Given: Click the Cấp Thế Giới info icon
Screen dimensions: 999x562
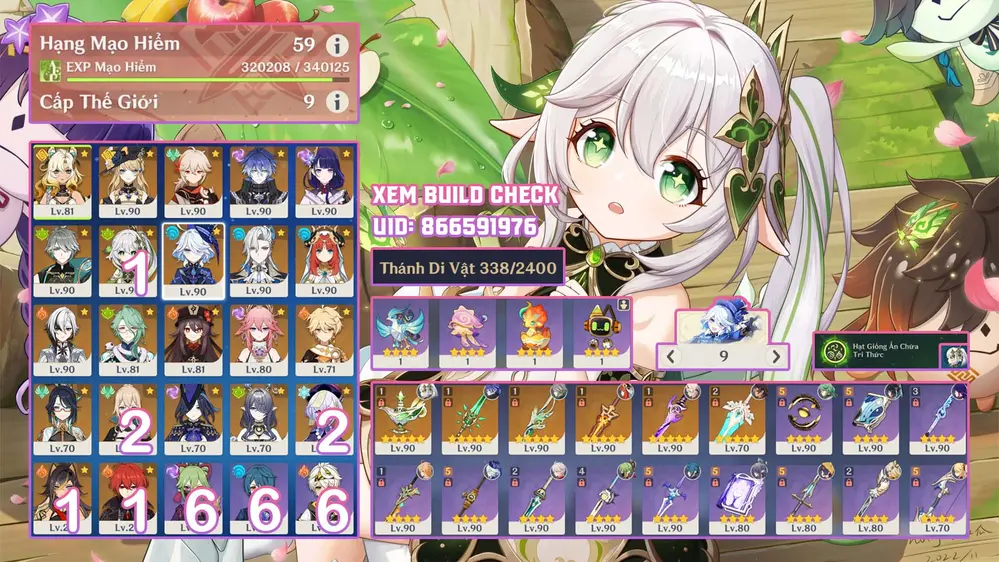Looking at the screenshot, I should point(338,102).
